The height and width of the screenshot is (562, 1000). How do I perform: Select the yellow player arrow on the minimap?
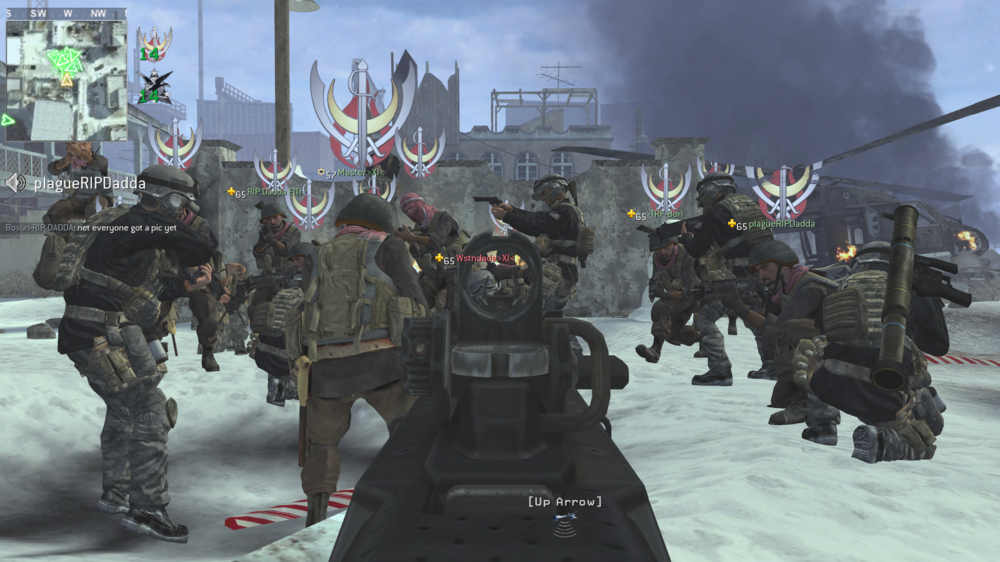67,79
